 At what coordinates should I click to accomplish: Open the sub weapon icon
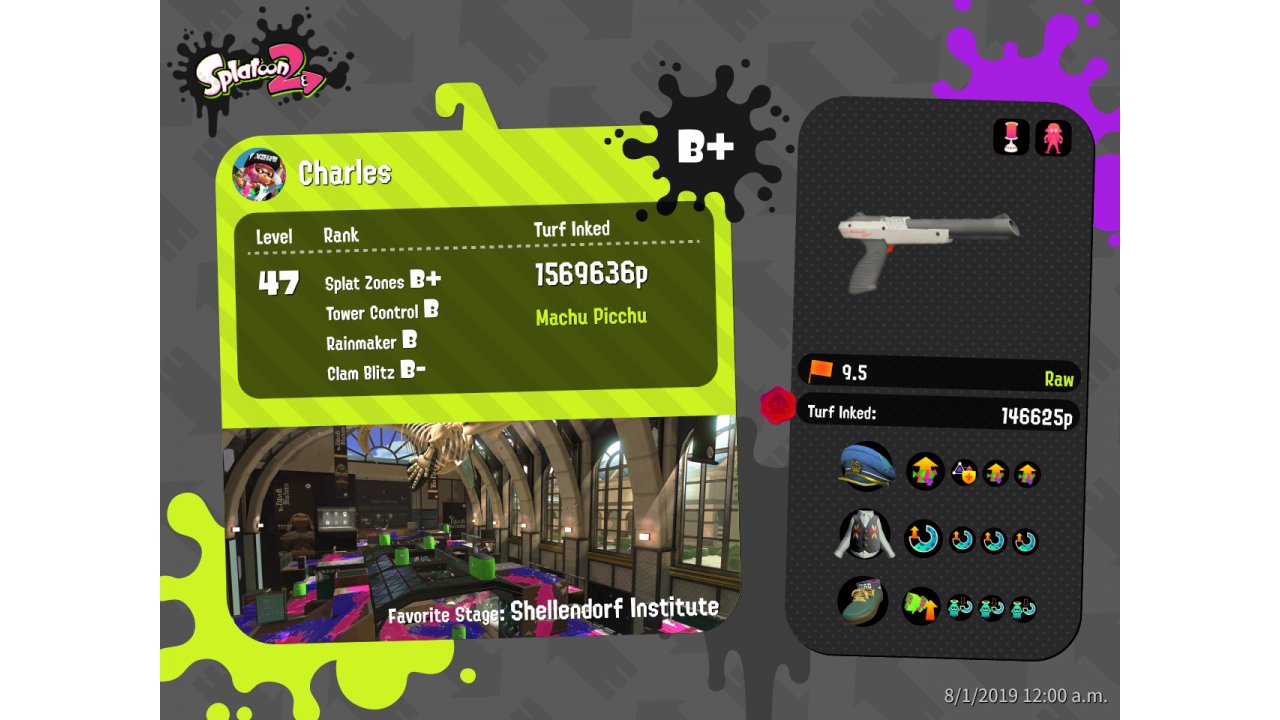(x=1011, y=137)
